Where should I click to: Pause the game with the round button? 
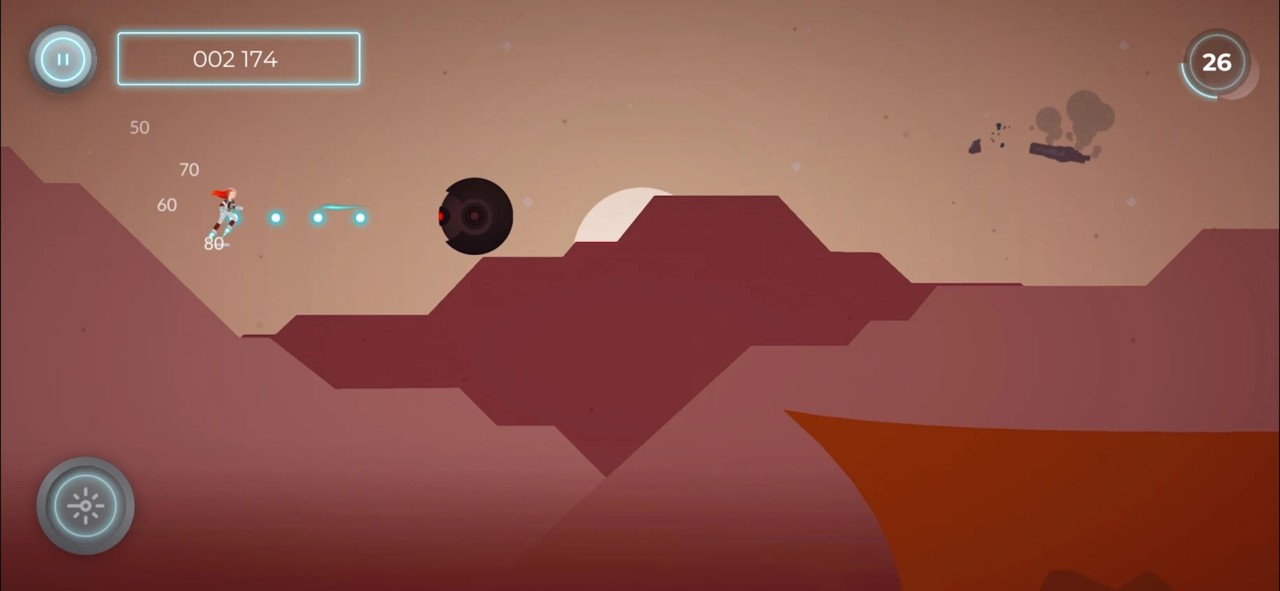[63, 60]
